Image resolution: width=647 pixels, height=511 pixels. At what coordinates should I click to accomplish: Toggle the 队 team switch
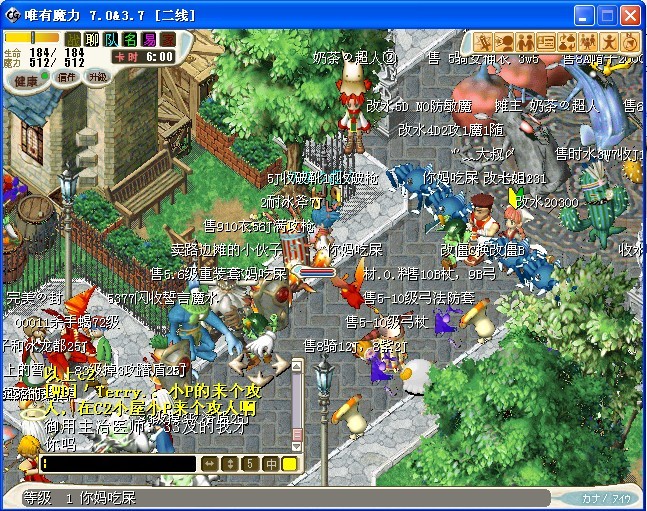pyautogui.click(x=111, y=39)
